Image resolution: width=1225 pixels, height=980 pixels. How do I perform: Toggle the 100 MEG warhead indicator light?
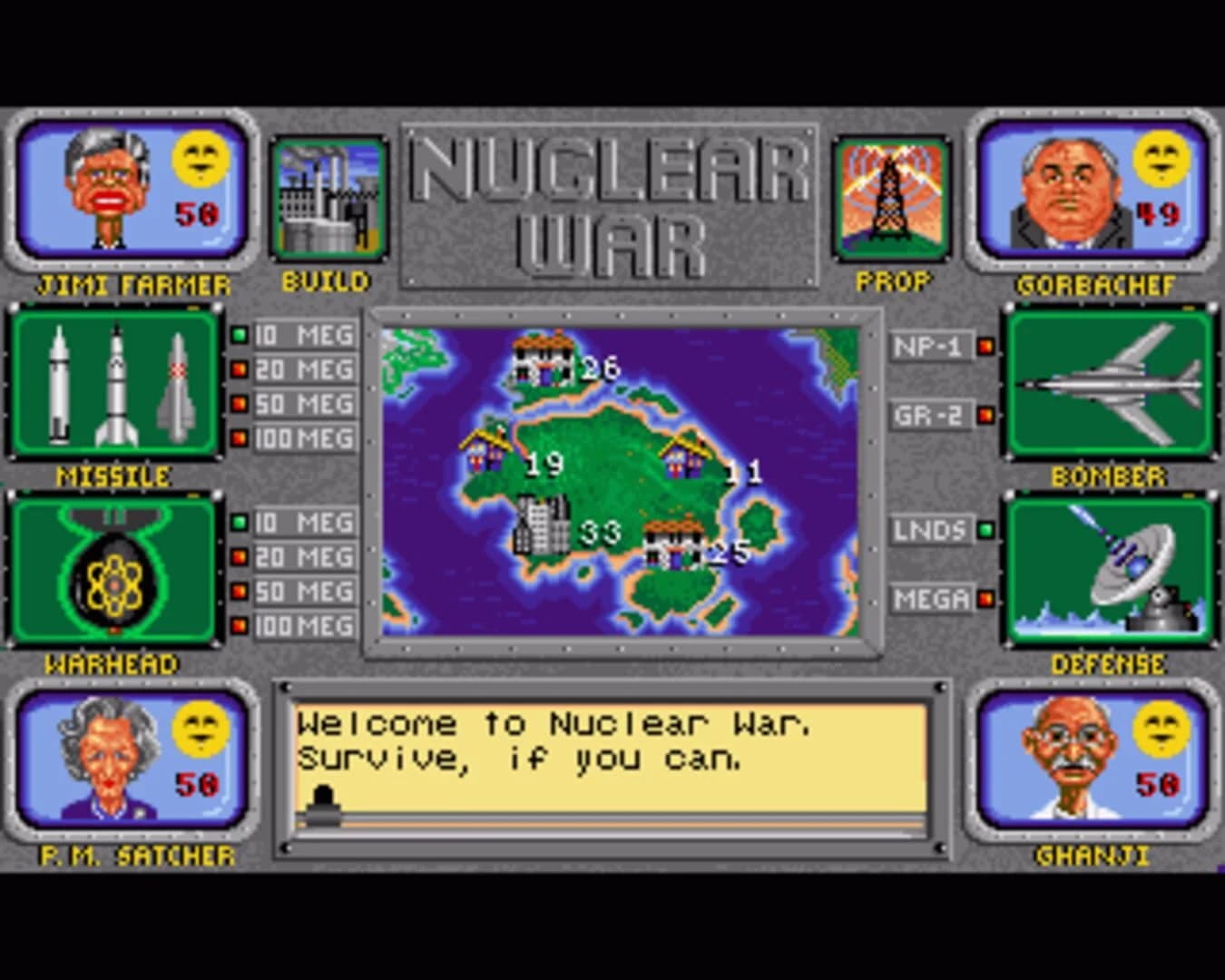pyautogui.click(x=240, y=624)
